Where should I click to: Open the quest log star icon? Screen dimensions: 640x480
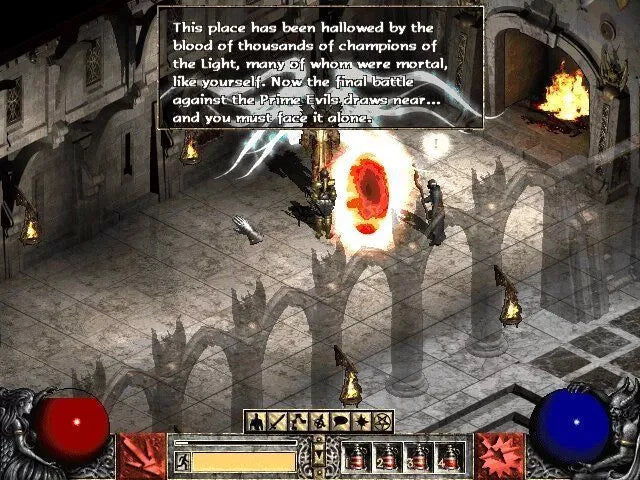(362, 420)
